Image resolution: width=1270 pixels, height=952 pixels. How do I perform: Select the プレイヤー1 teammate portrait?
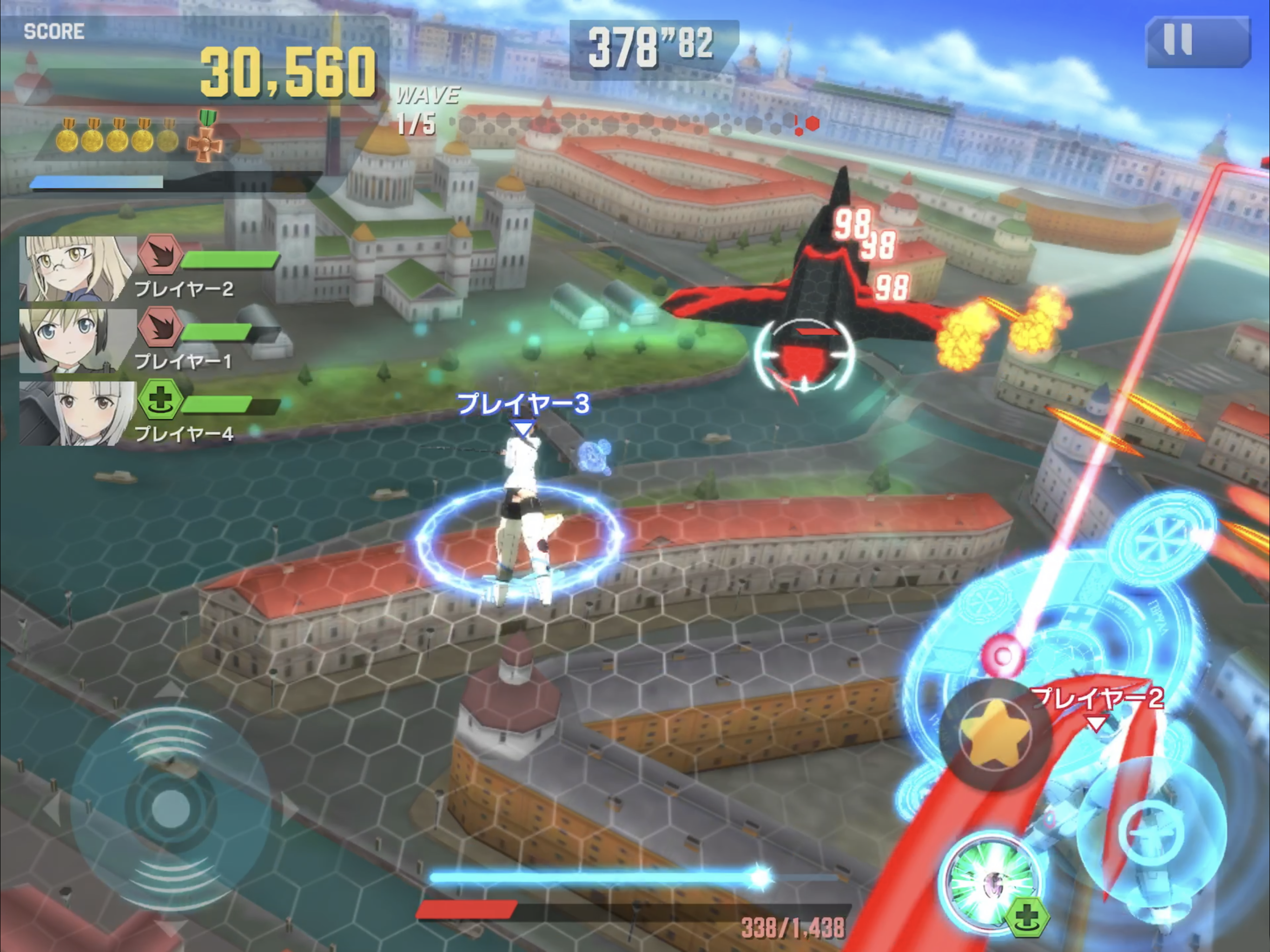point(78,341)
